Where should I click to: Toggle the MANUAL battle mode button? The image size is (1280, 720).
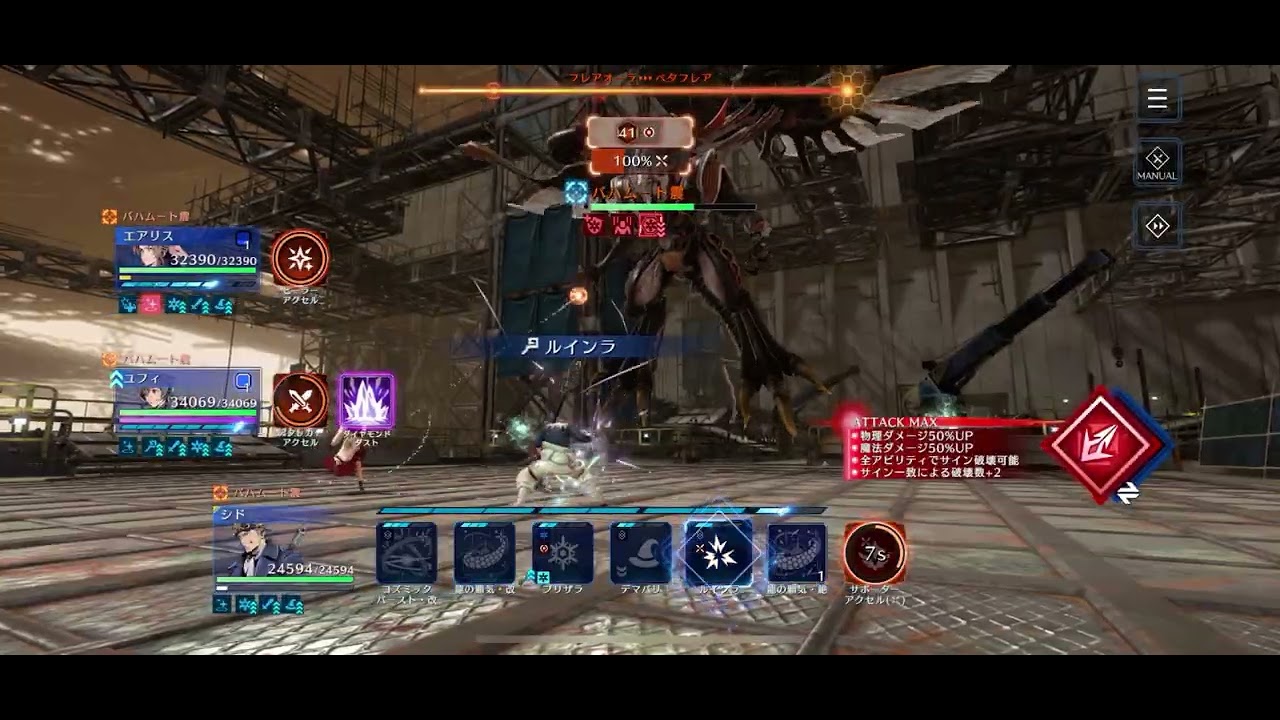(x=1157, y=162)
